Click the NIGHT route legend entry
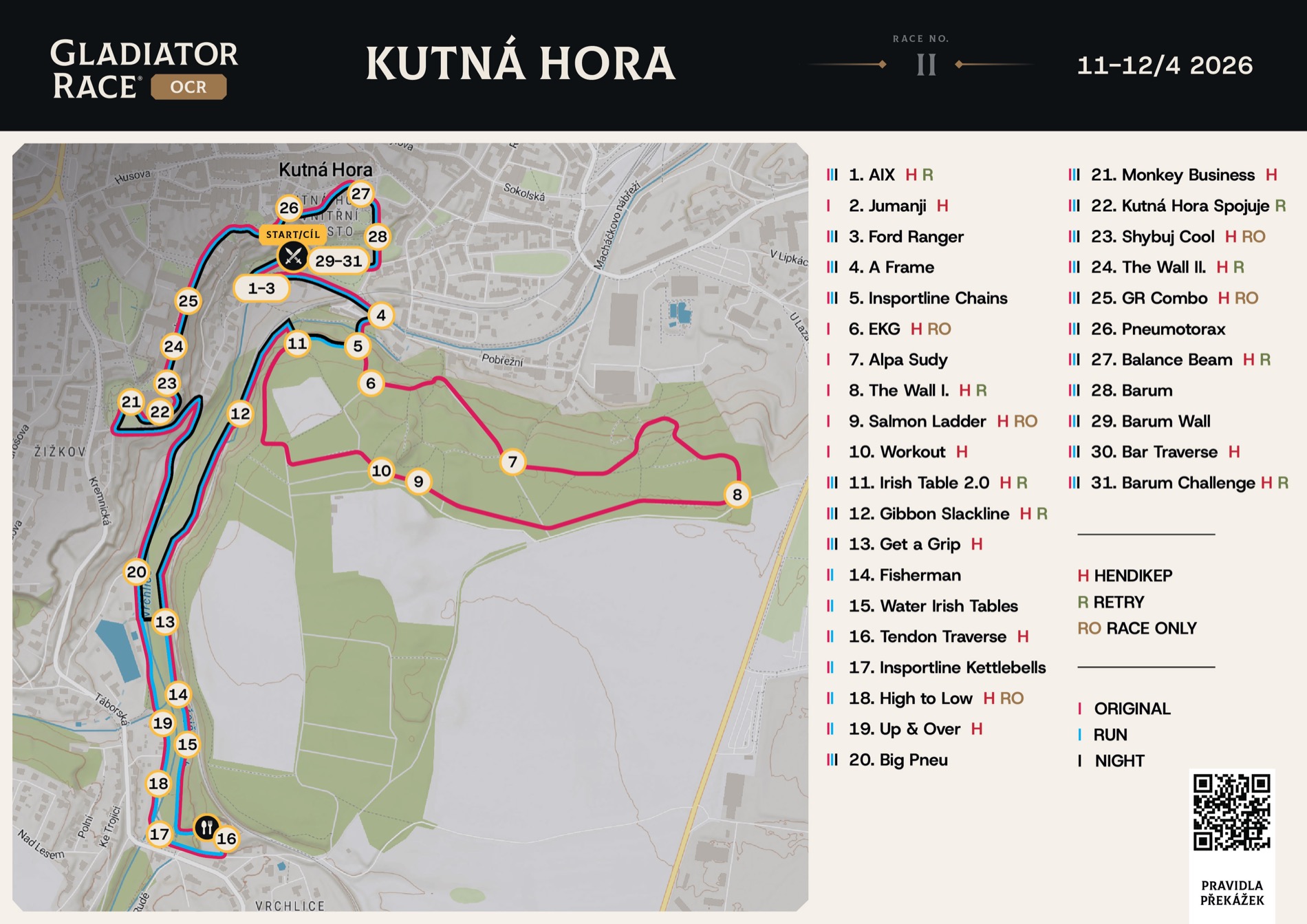This screenshot has width=1307, height=924. tap(1119, 761)
